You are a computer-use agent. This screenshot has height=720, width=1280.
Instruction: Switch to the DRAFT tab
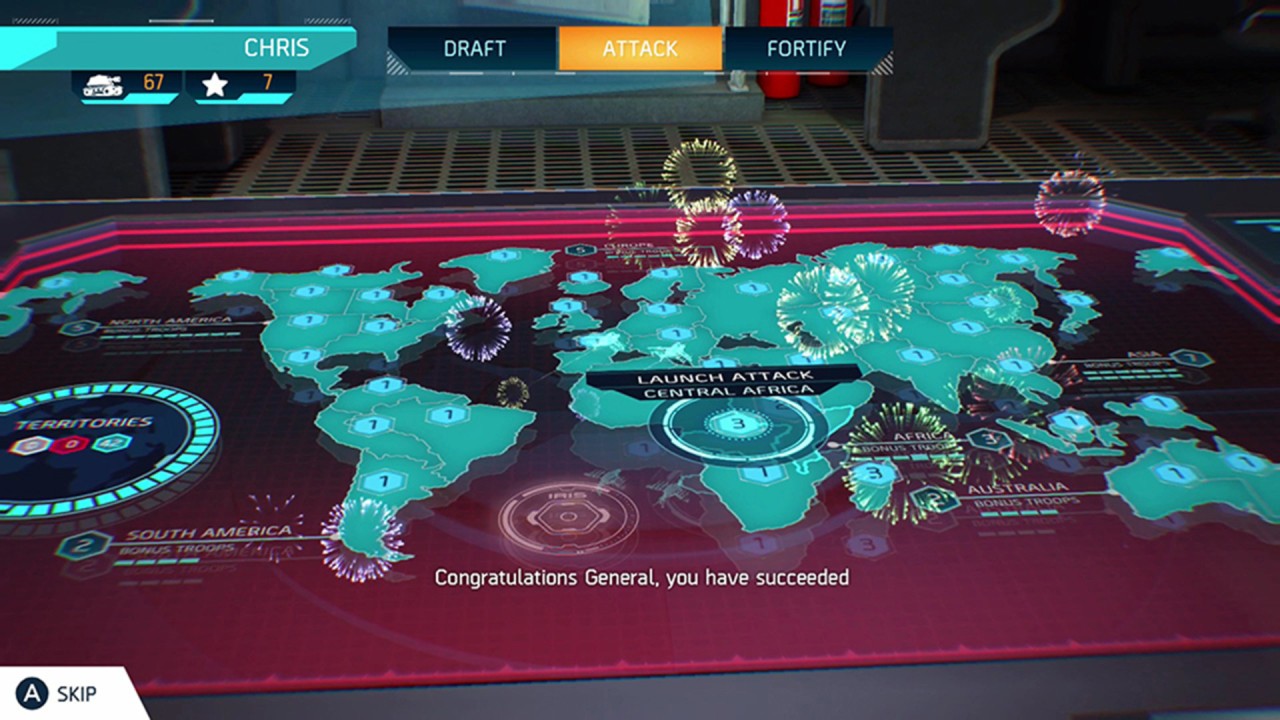[x=475, y=47]
